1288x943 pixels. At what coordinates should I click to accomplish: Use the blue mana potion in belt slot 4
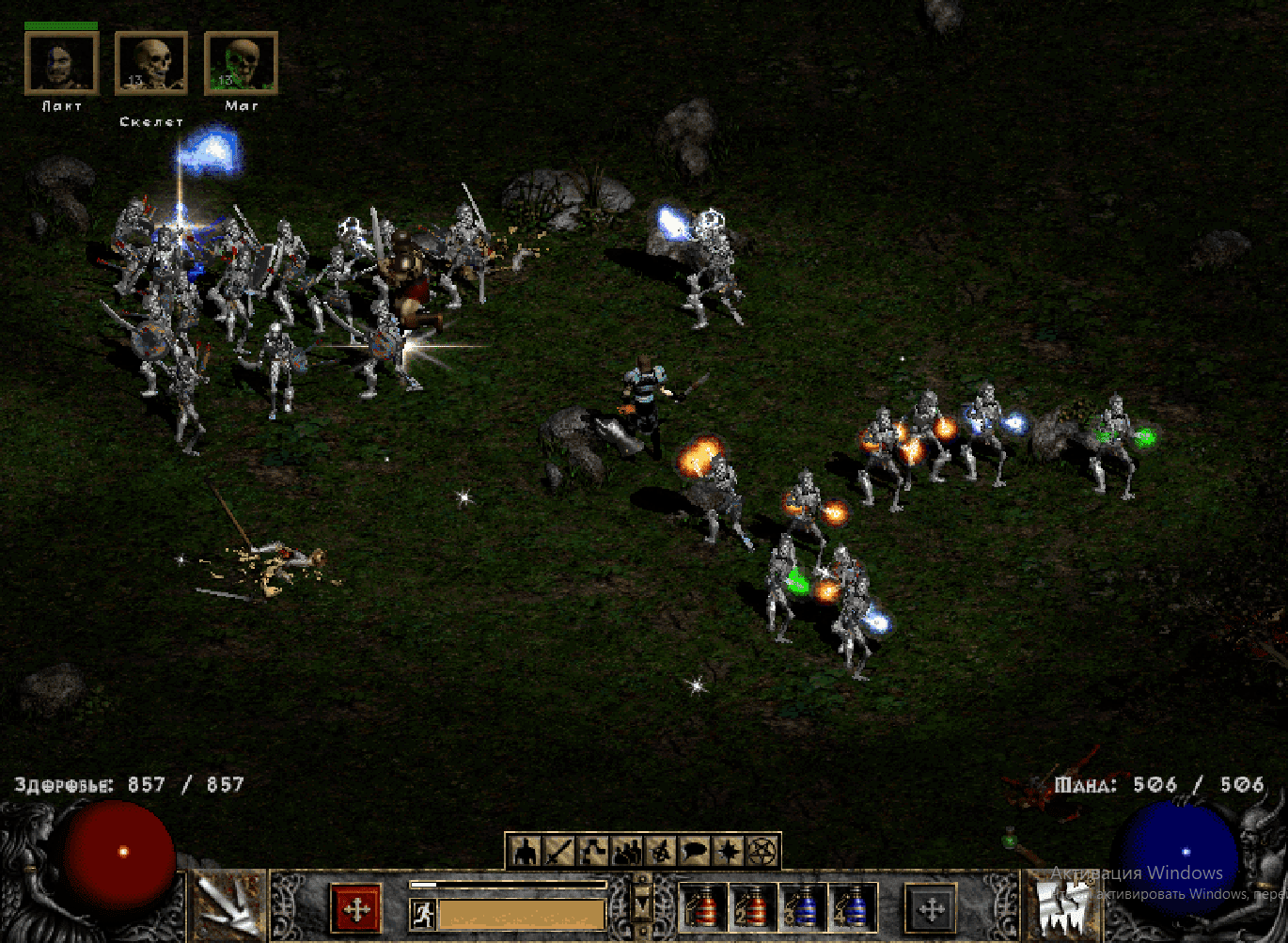(x=855, y=909)
